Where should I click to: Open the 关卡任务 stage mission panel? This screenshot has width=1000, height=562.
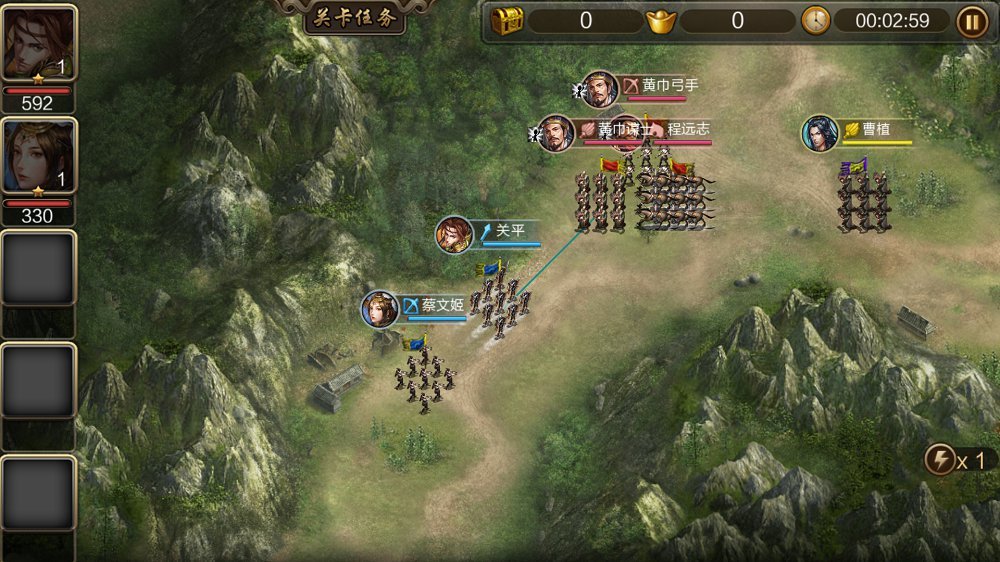[x=354, y=20]
